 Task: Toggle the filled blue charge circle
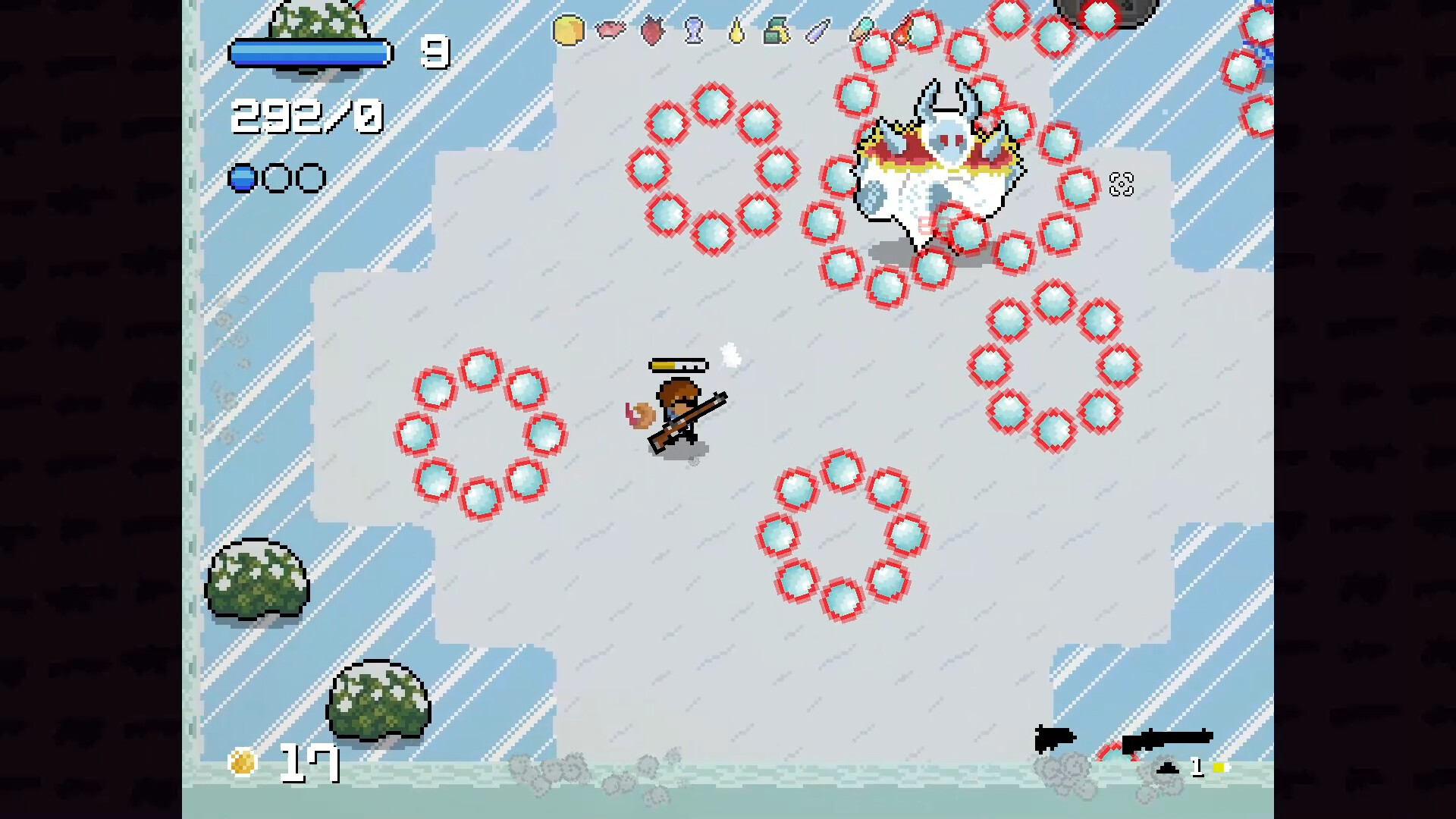pos(241,177)
